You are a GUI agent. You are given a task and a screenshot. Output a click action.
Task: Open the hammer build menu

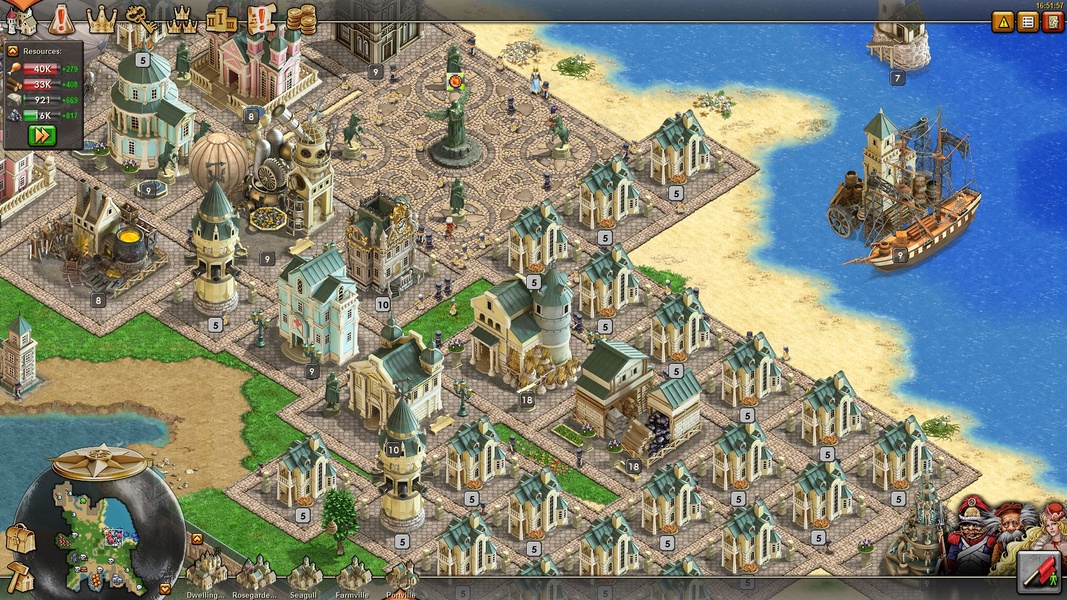(x=19, y=575)
